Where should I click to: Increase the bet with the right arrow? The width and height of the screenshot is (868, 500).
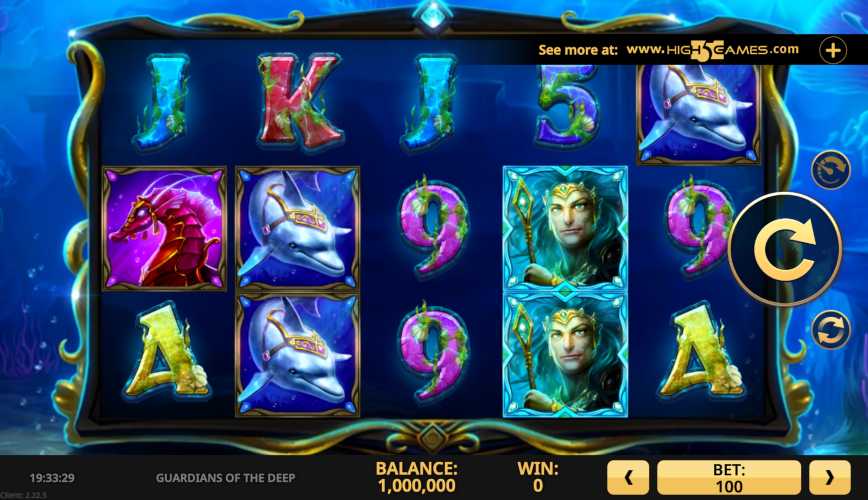click(x=829, y=477)
